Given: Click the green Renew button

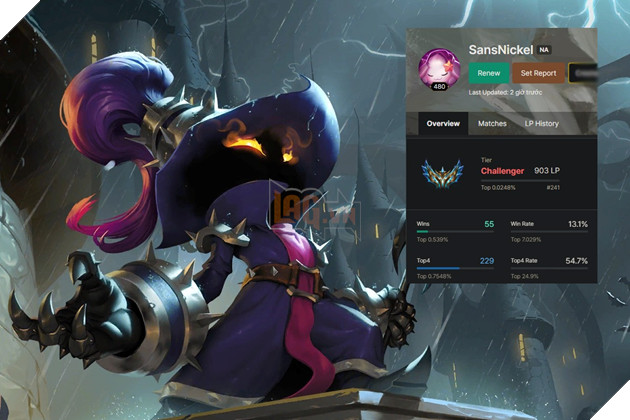Looking at the screenshot, I should 488,73.
